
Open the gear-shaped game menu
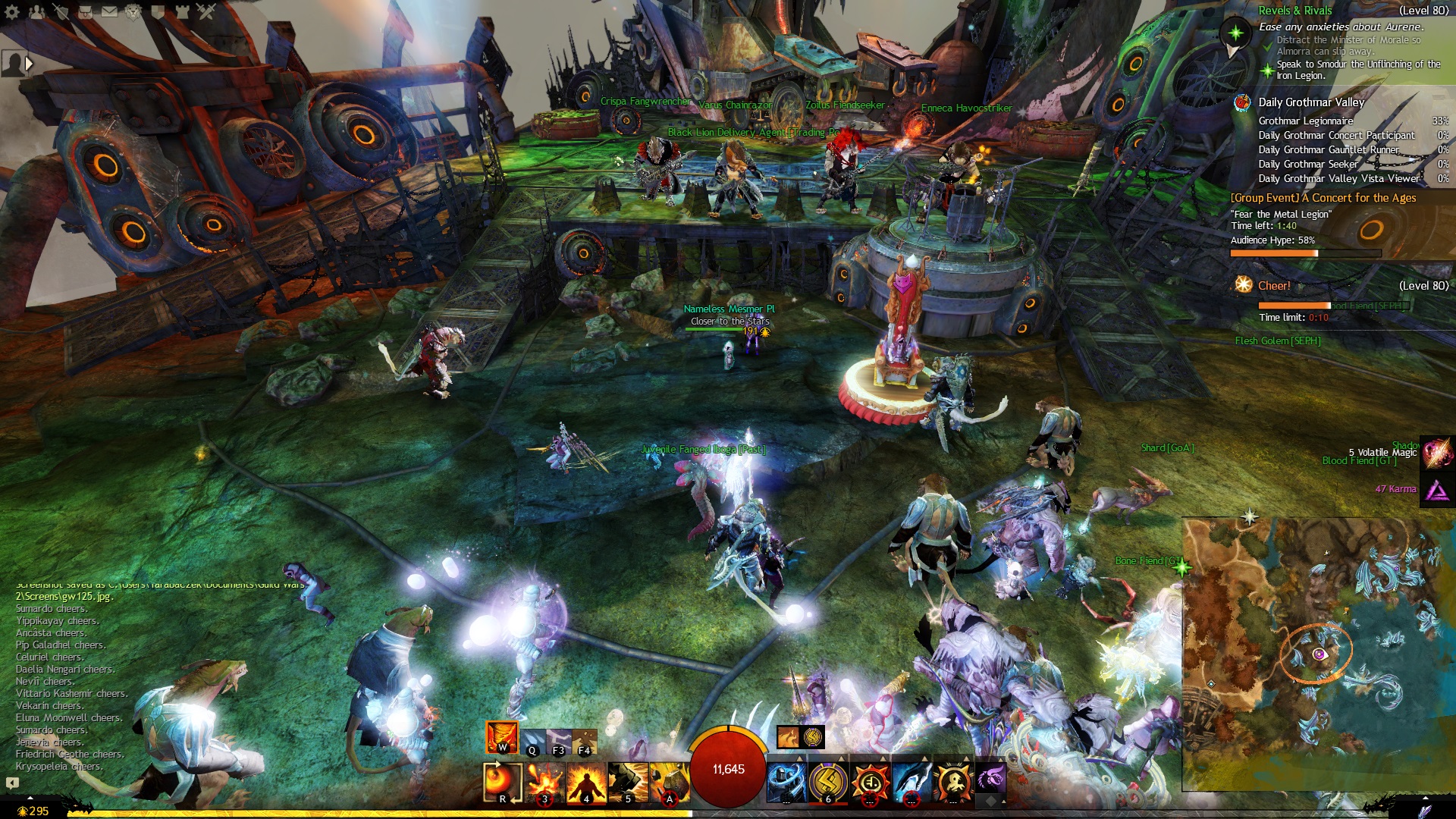(x=12, y=11)
